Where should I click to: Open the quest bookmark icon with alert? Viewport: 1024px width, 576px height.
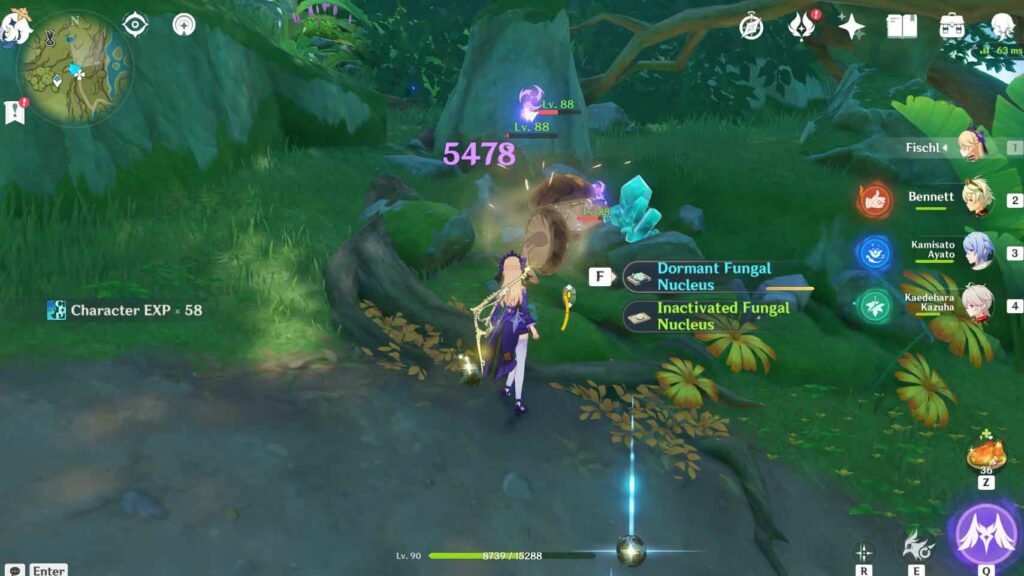[15, 111]
